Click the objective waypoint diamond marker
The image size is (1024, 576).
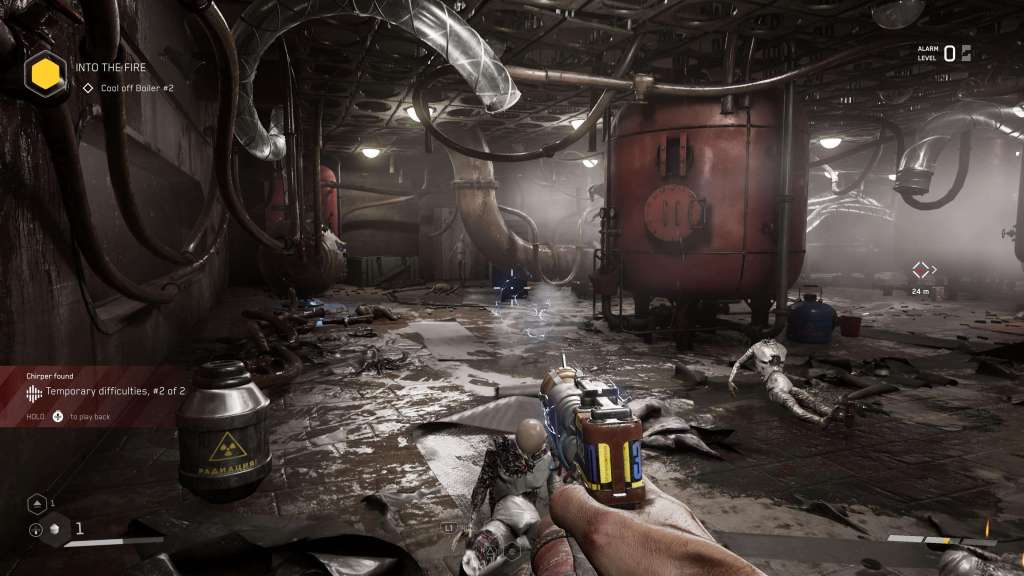(x=921, y=269)
